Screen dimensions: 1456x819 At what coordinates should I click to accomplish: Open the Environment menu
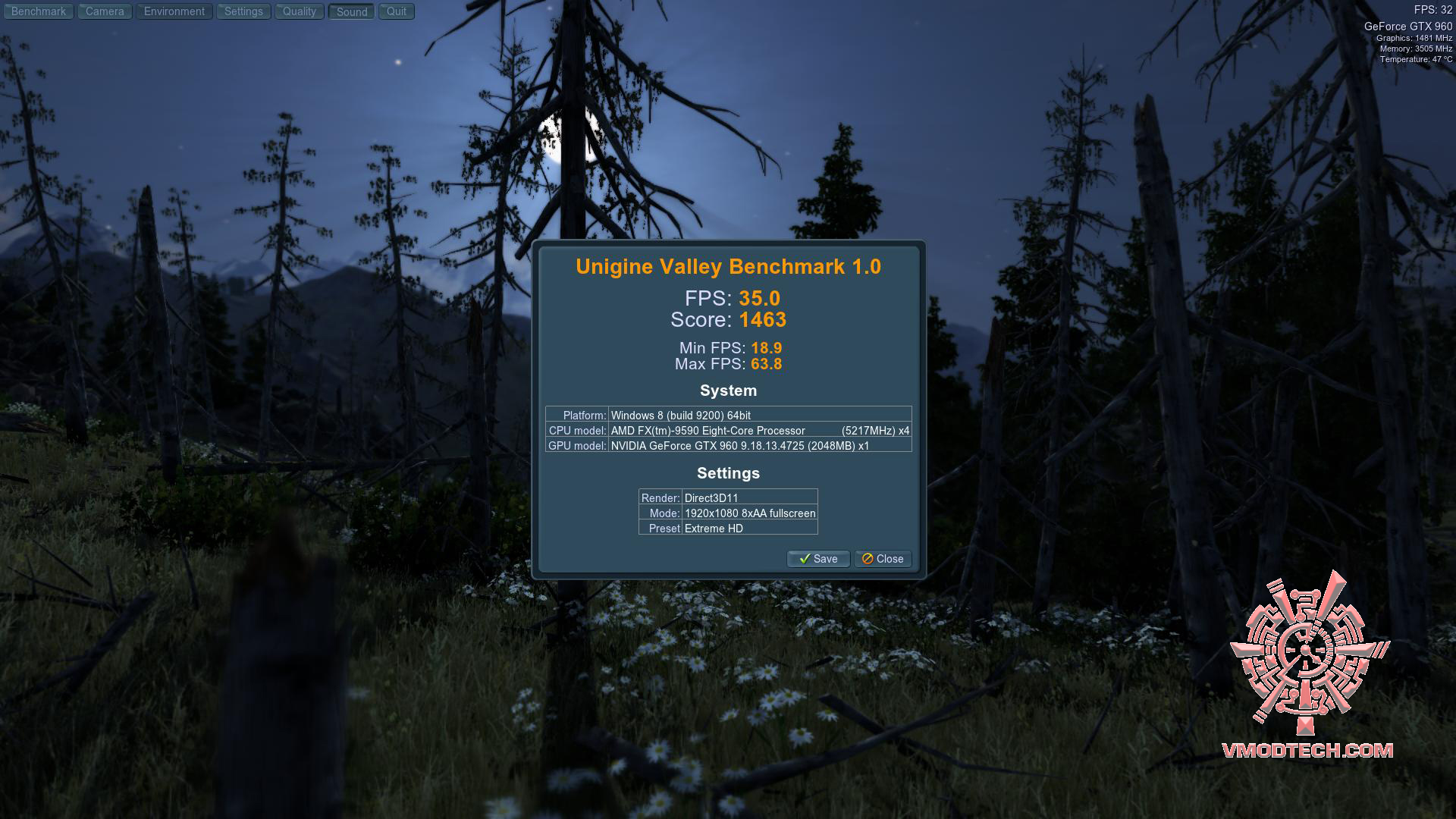click(174, 11)
